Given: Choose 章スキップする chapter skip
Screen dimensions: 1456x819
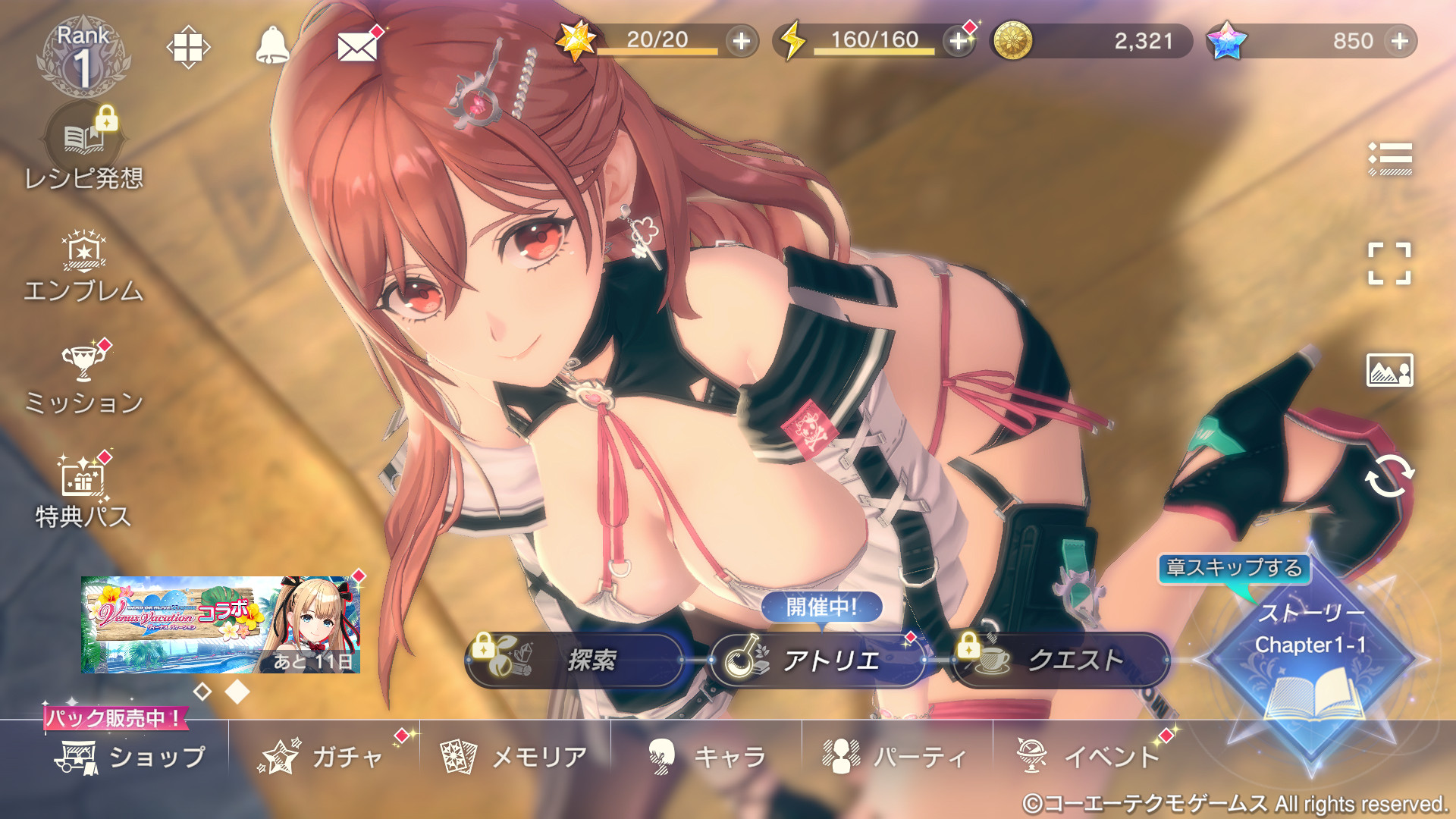Looking at the screenshot, I should coord(1234,568).
